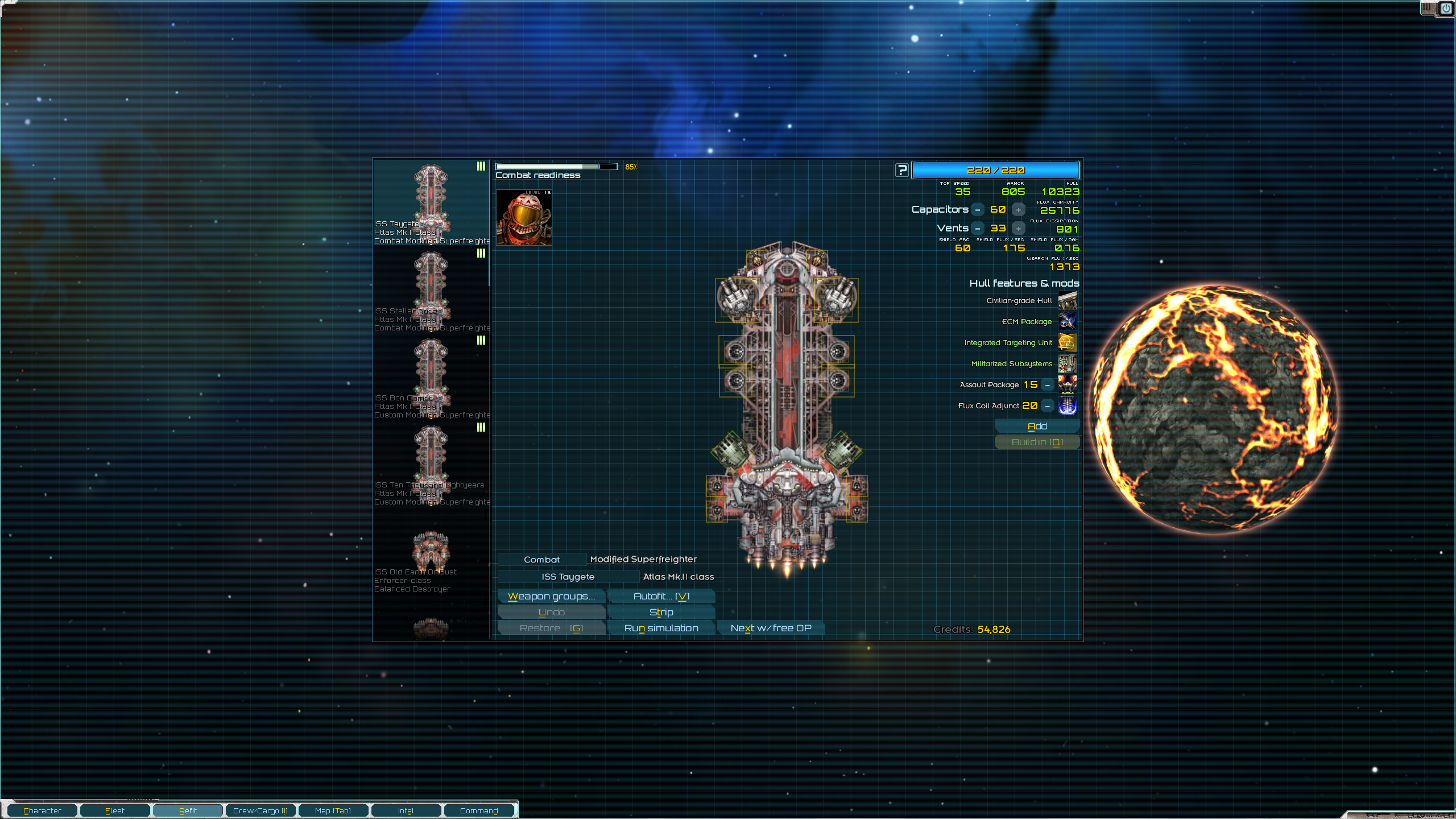Open the Character tab
Screen dimensions: 1456x819
[42, 810]
